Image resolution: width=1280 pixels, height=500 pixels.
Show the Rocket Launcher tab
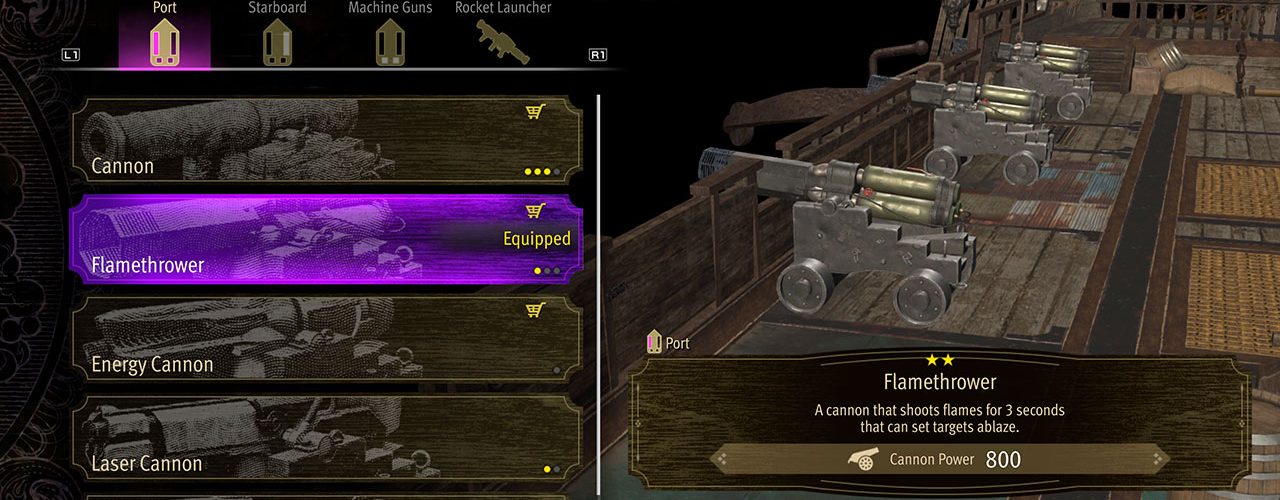[503, 38]
